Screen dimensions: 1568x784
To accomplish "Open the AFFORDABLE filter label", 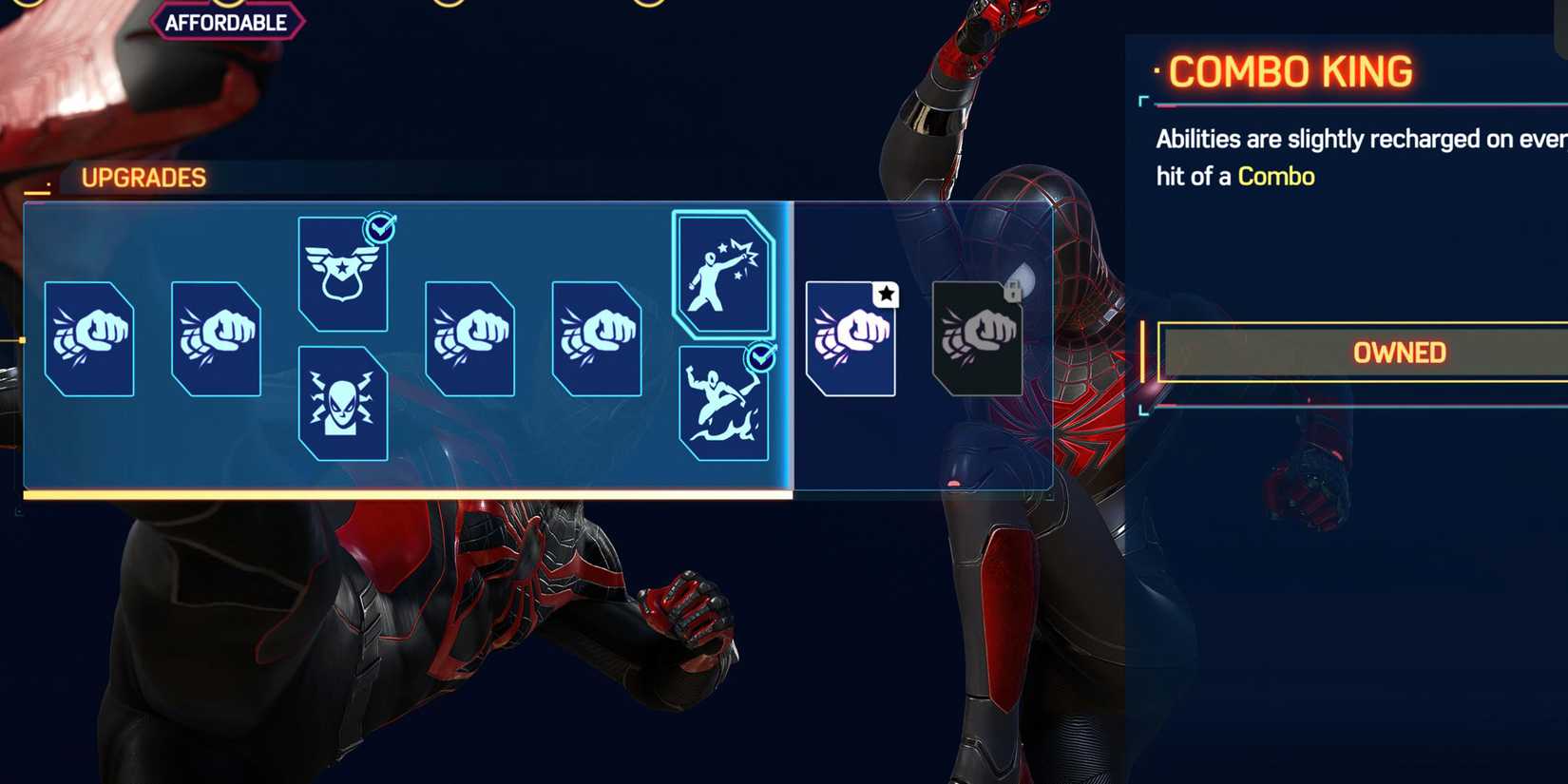I will pos(227,21).
